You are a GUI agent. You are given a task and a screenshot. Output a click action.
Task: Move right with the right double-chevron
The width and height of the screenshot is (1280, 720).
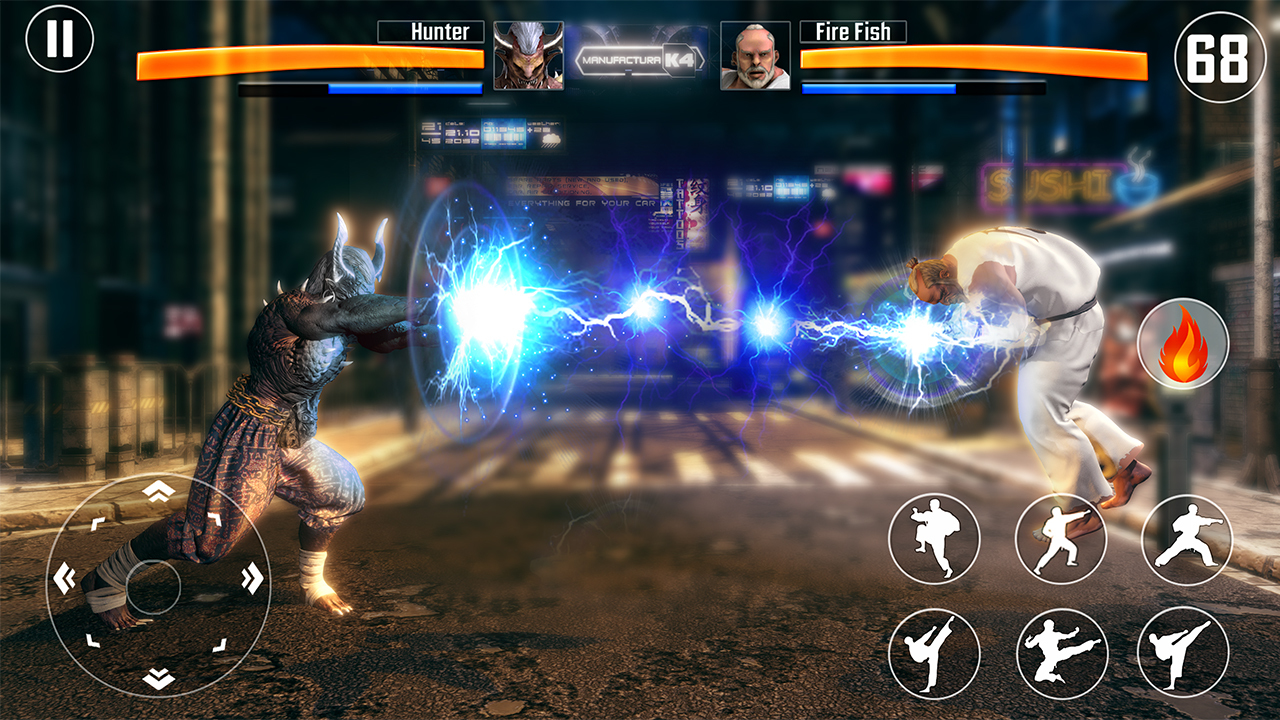[252, 578]
